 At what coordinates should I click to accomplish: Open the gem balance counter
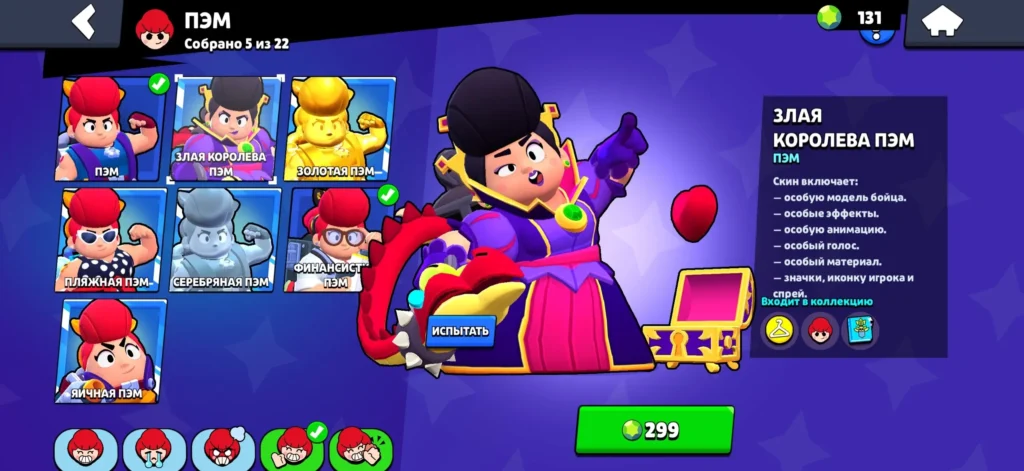[852, 18]
